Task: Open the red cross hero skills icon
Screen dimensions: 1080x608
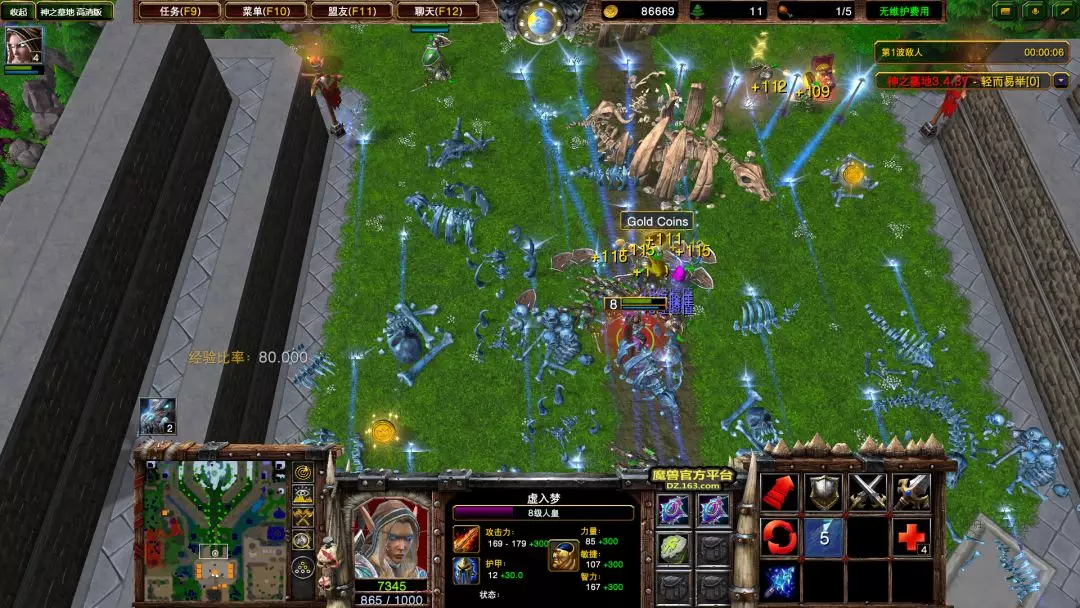Action: 911,537
